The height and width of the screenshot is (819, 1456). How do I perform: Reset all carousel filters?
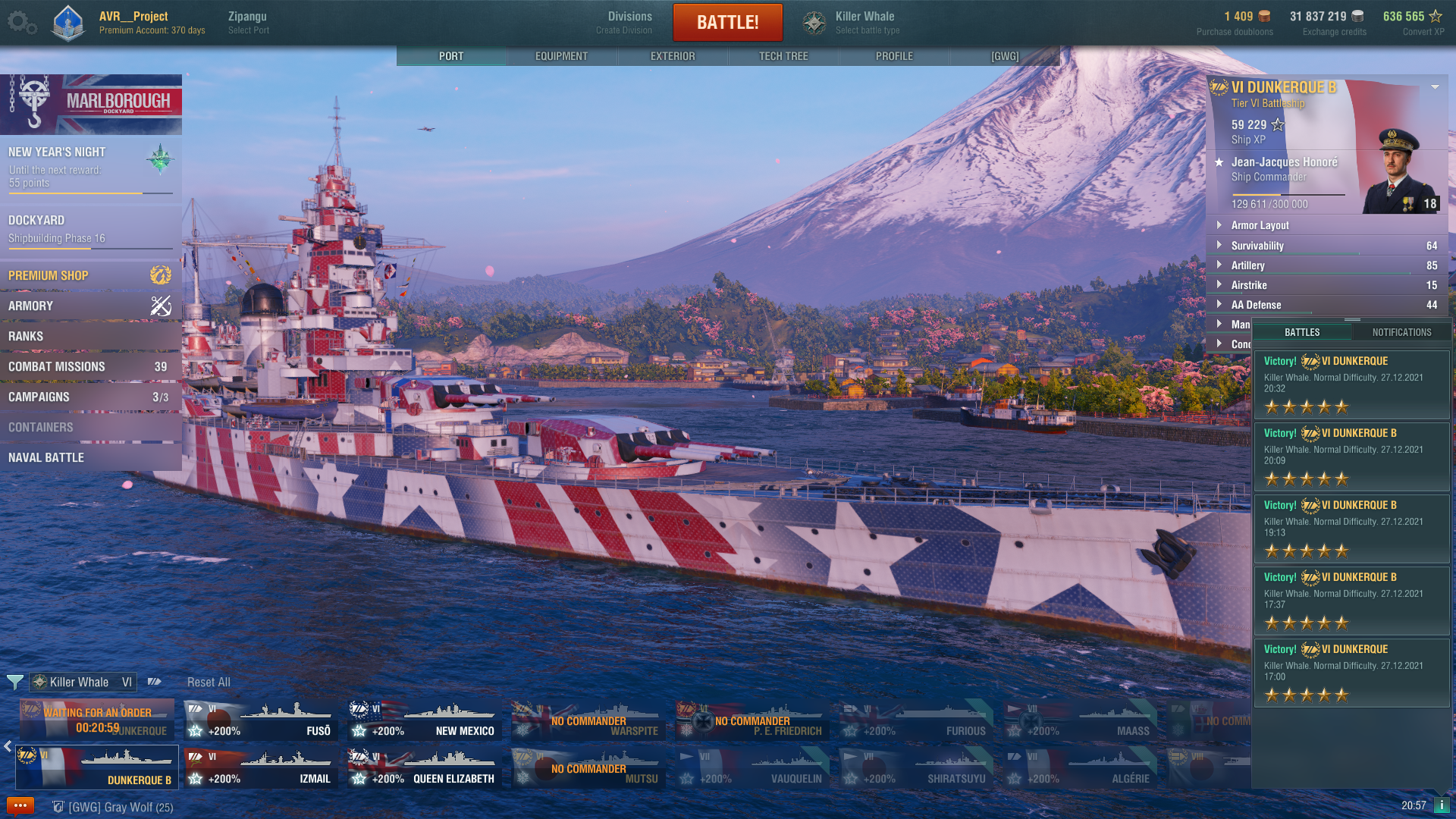209,682
